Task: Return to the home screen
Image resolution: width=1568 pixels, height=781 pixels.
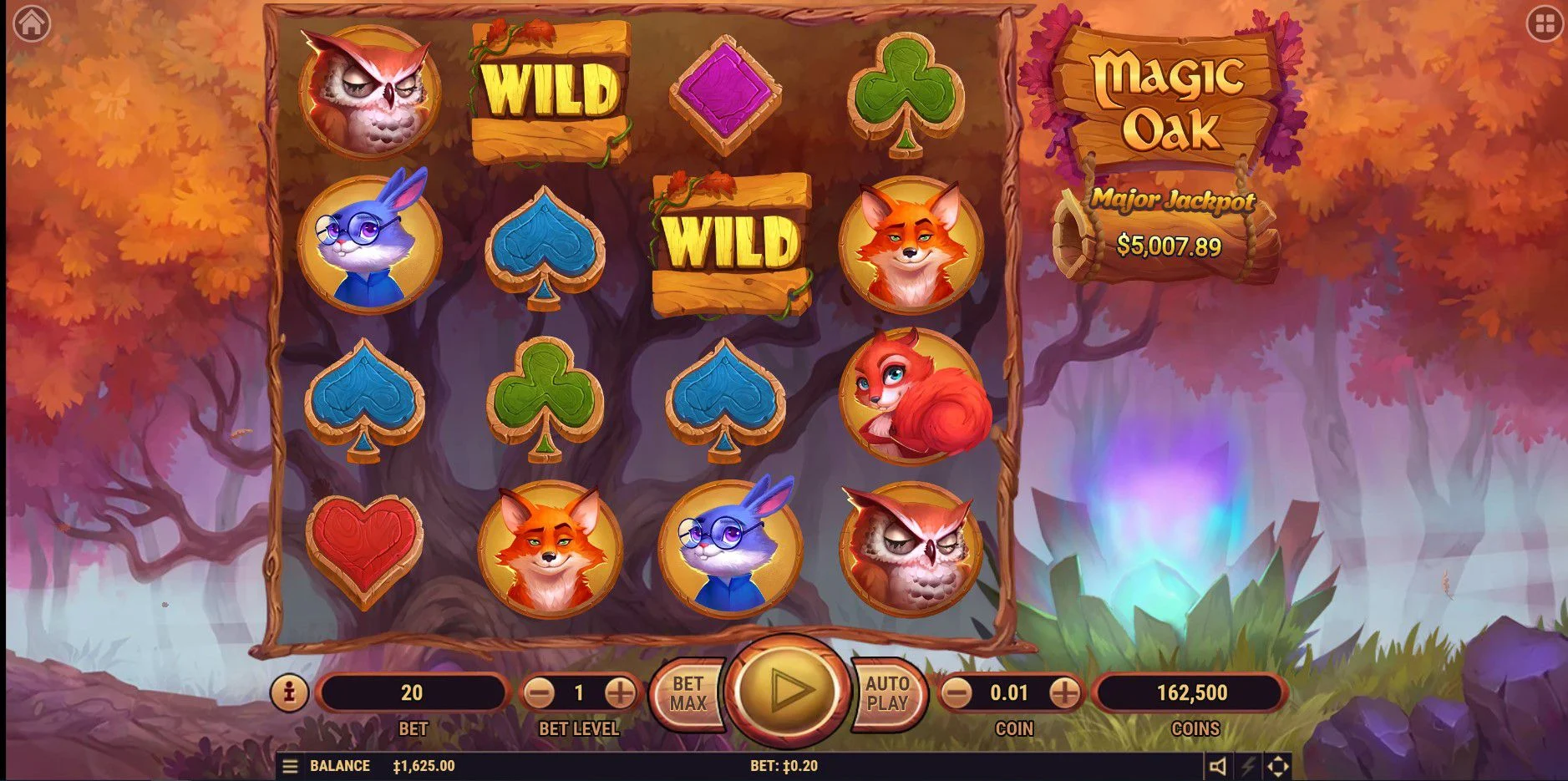Action: click(32, 23)
